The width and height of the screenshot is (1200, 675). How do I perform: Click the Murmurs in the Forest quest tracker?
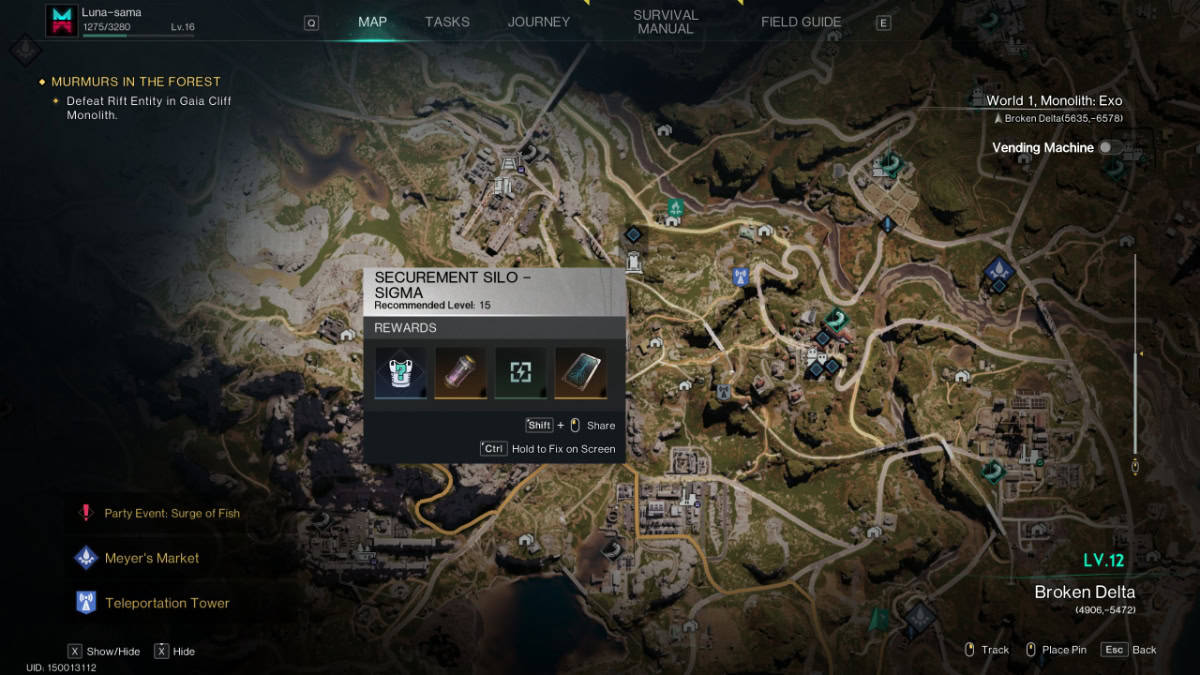pos(136,82)
